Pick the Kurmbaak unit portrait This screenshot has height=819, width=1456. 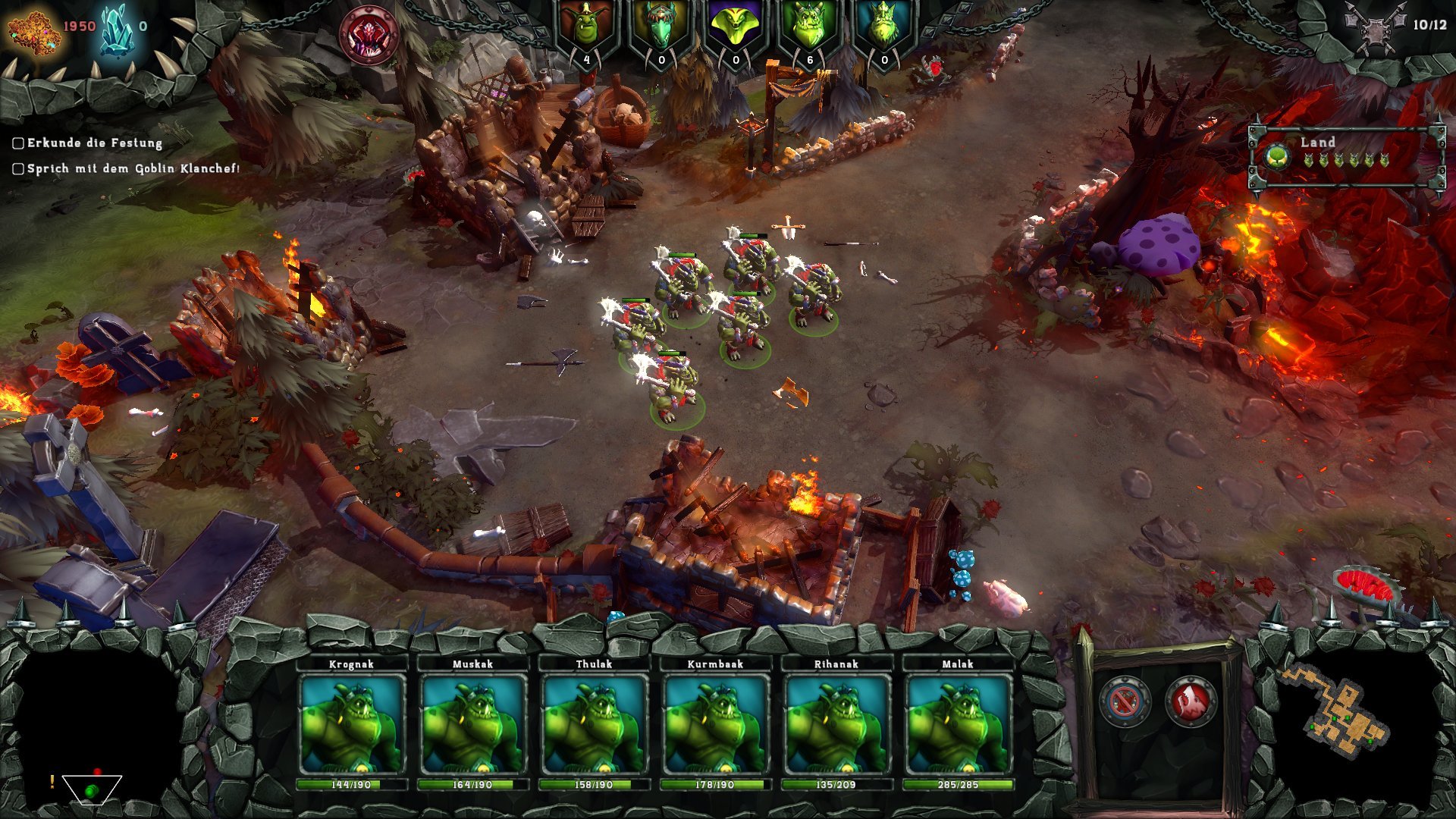point(715,724)
